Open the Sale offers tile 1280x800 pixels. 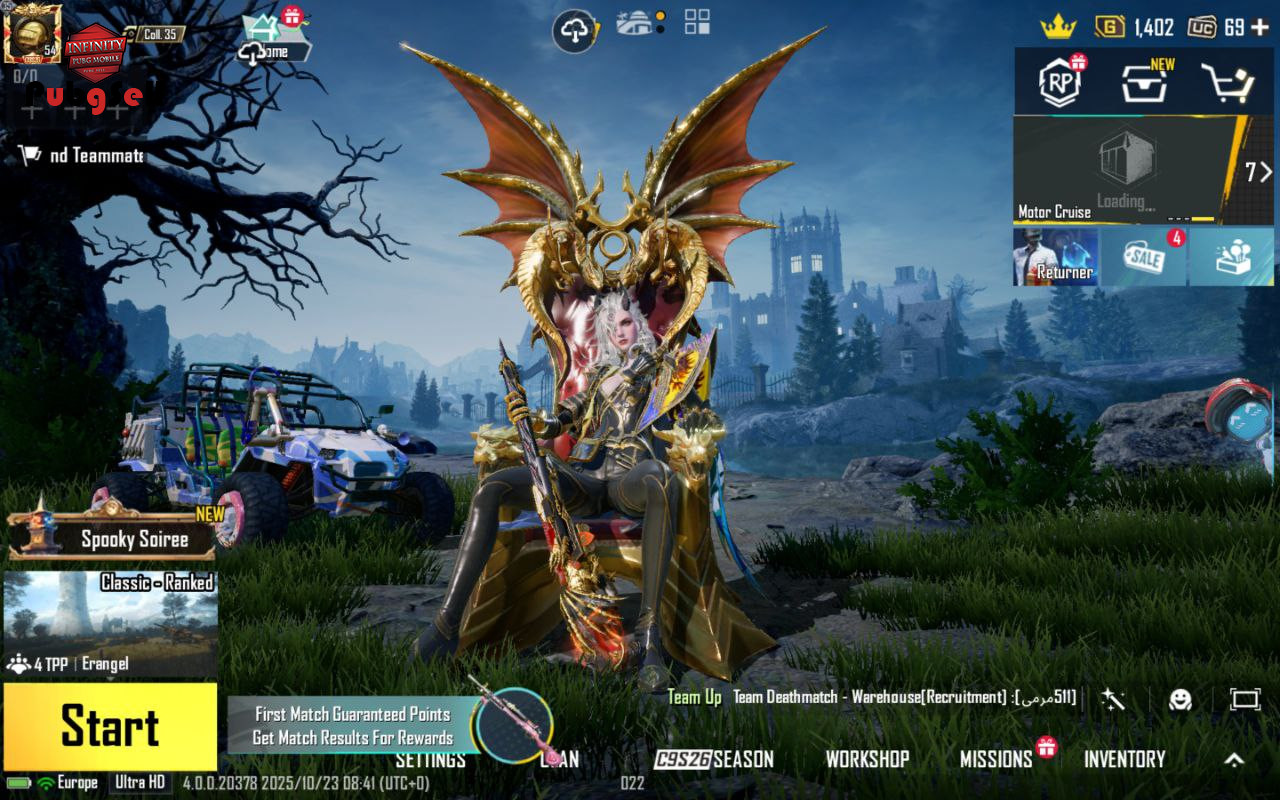(1143, 257)
